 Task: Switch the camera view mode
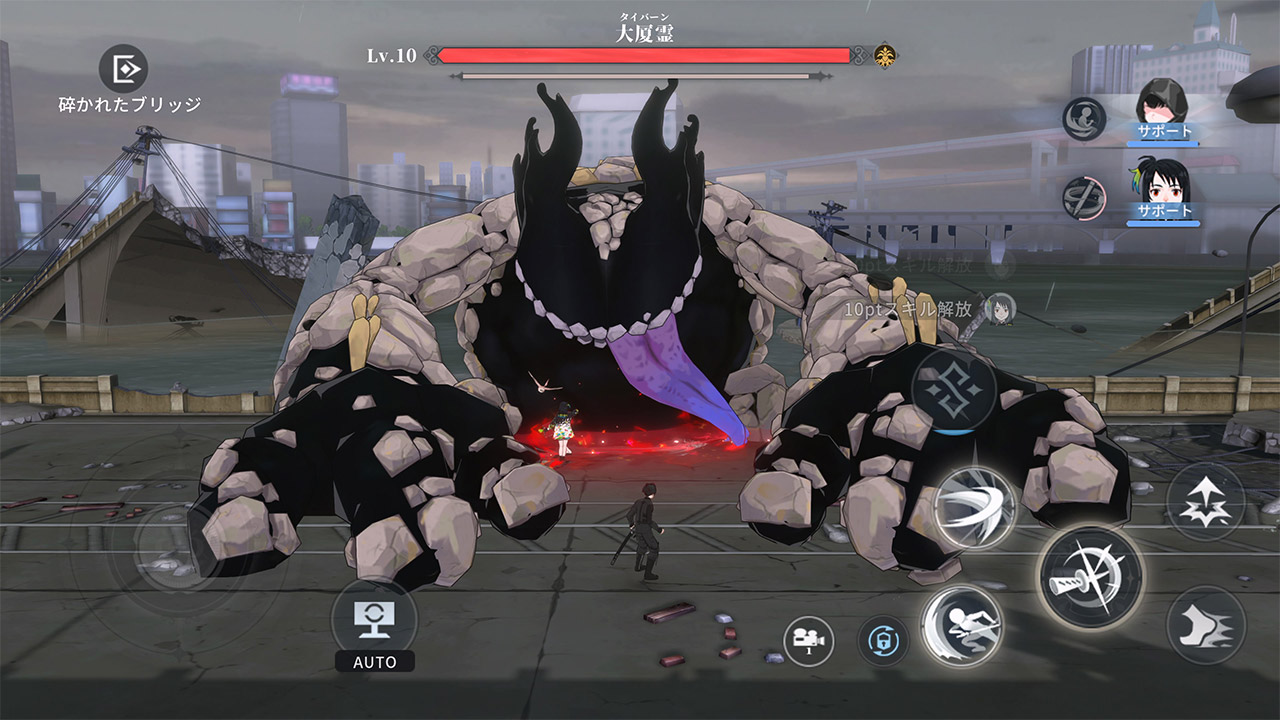809,641
